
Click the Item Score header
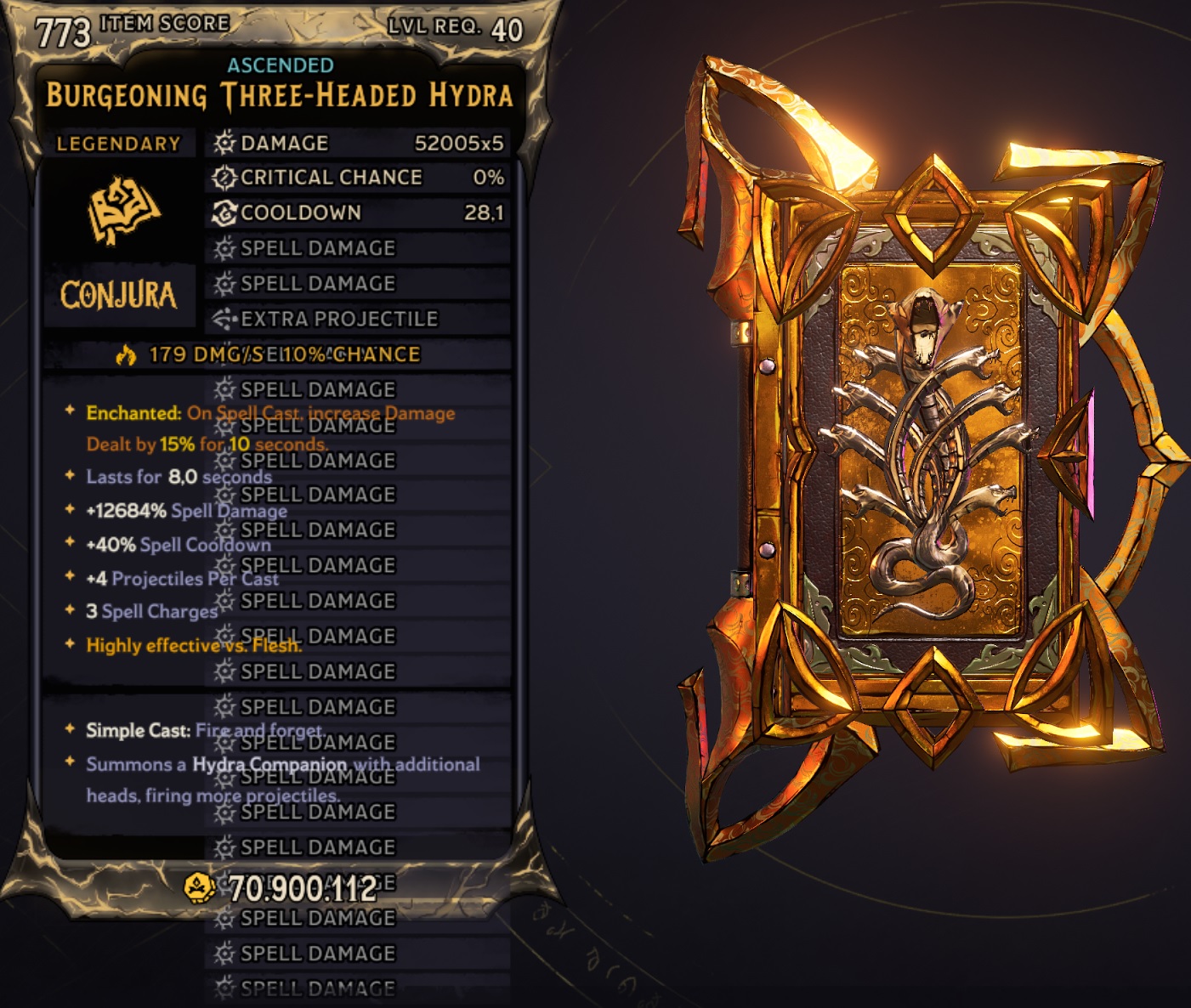(x=162, y=23)
